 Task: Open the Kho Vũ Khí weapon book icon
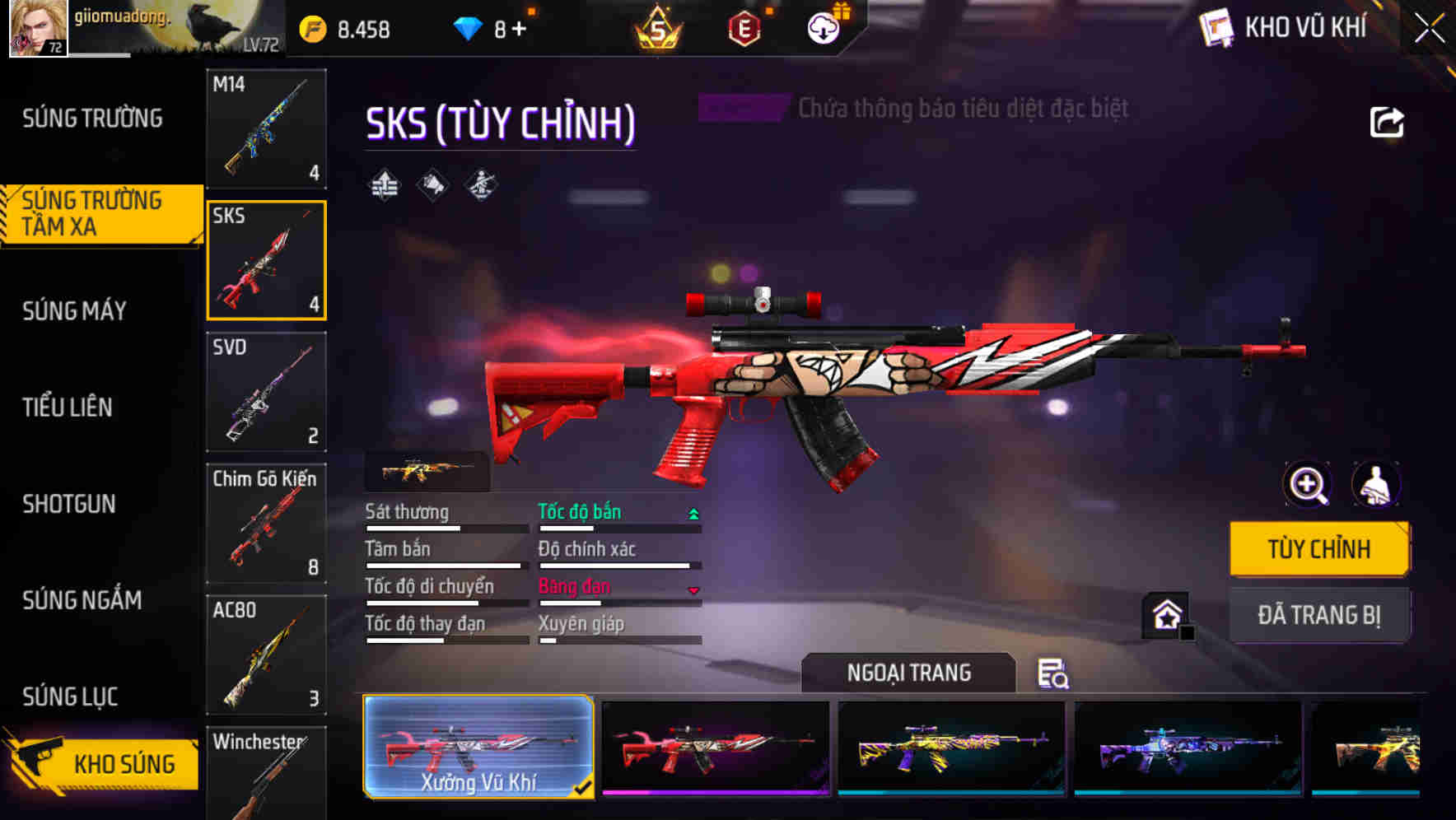coord(1216,27)
